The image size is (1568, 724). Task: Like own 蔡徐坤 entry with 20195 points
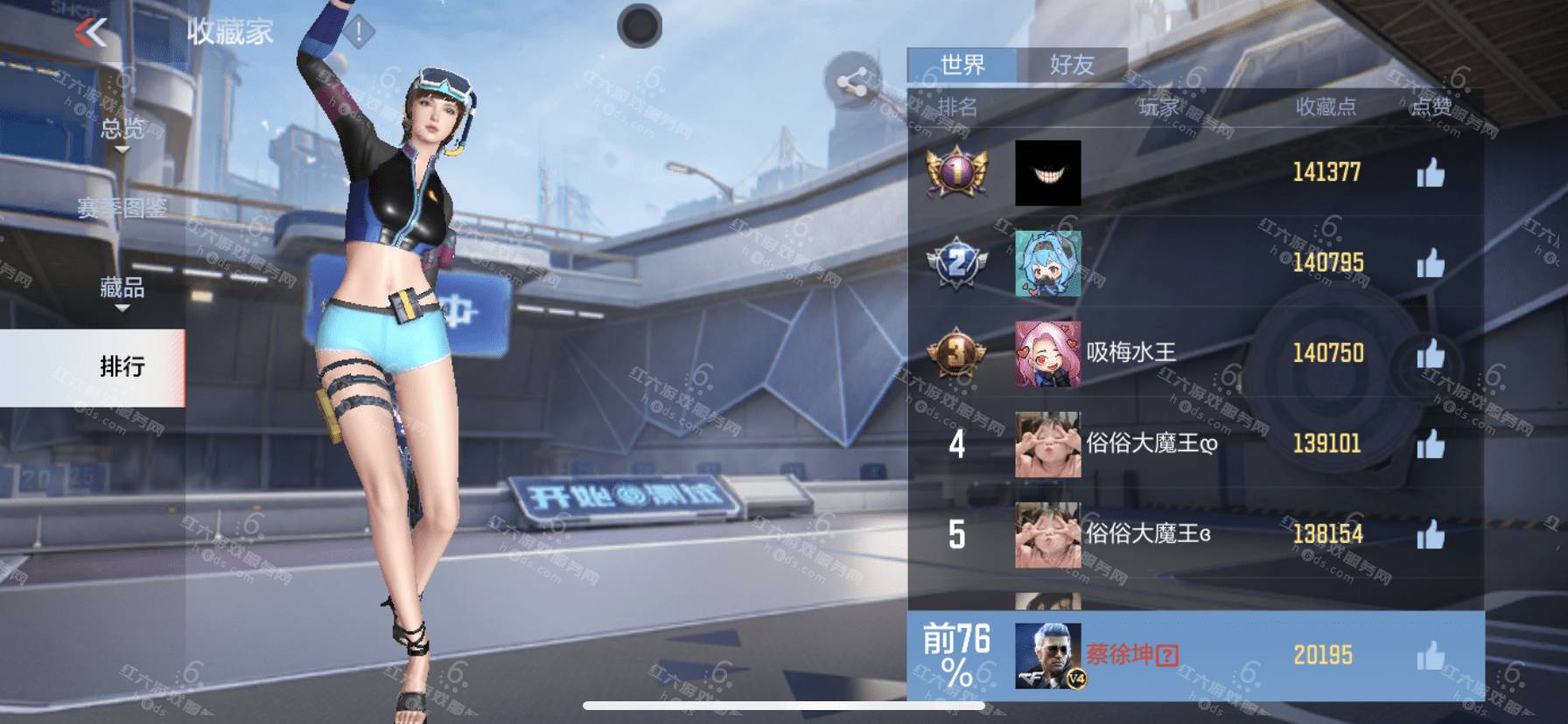(1431, 656)
